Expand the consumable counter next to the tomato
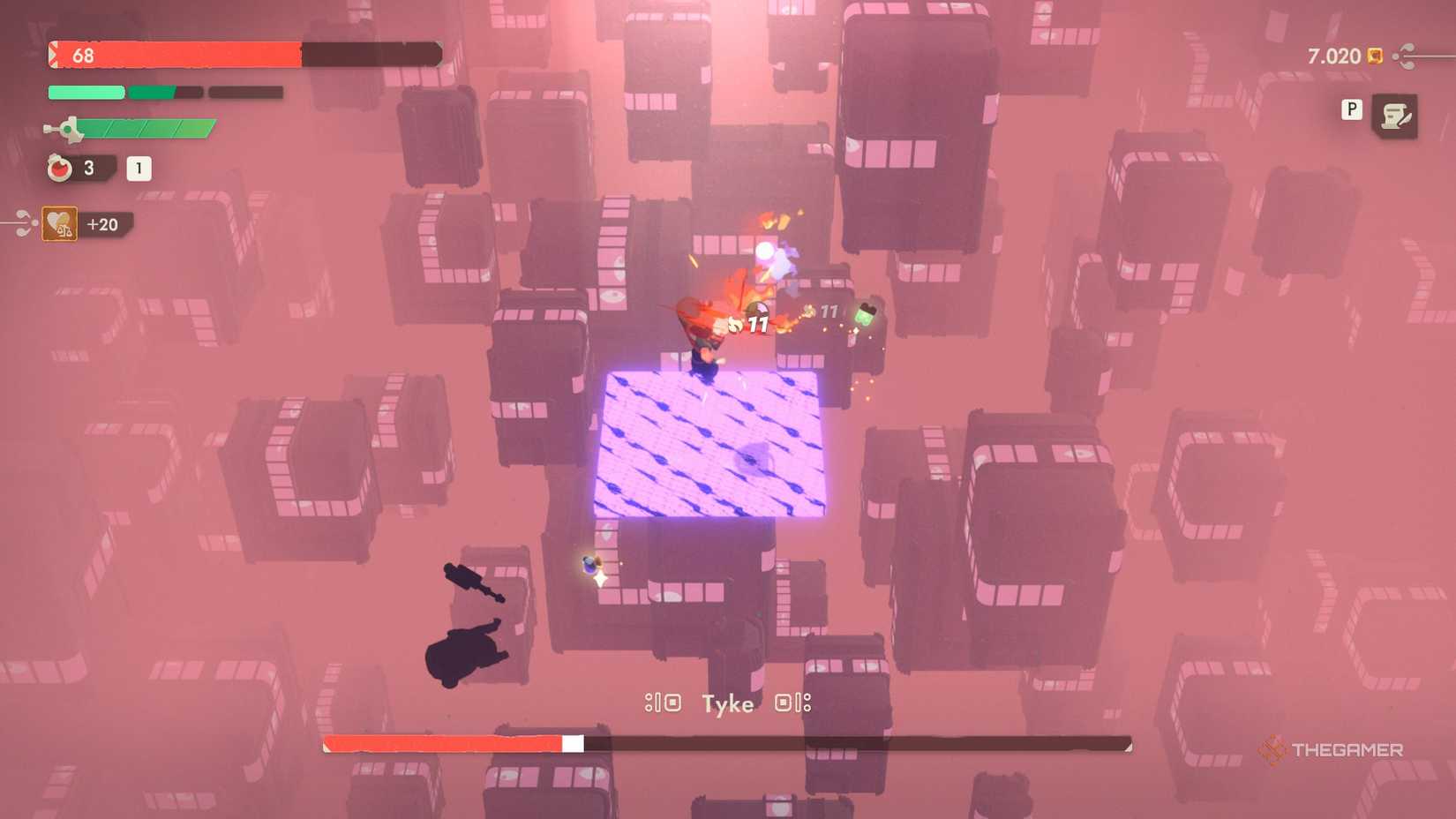1456x819 pixels. [x=87, y=168]
